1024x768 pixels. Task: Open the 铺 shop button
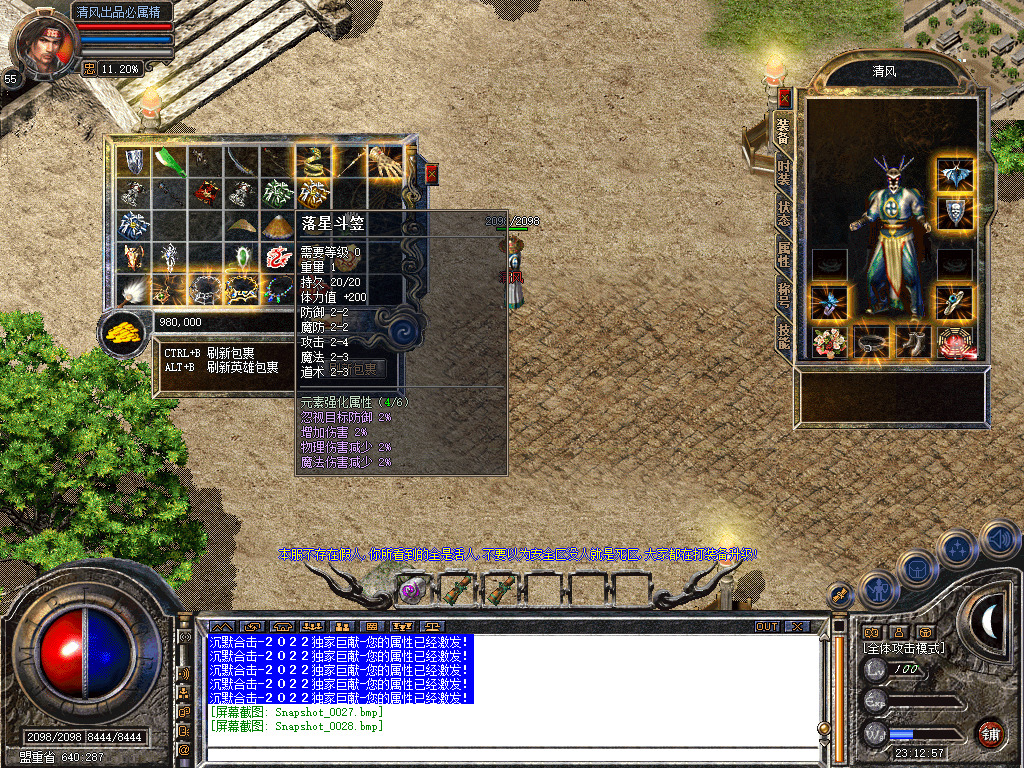tap(989, 734)
